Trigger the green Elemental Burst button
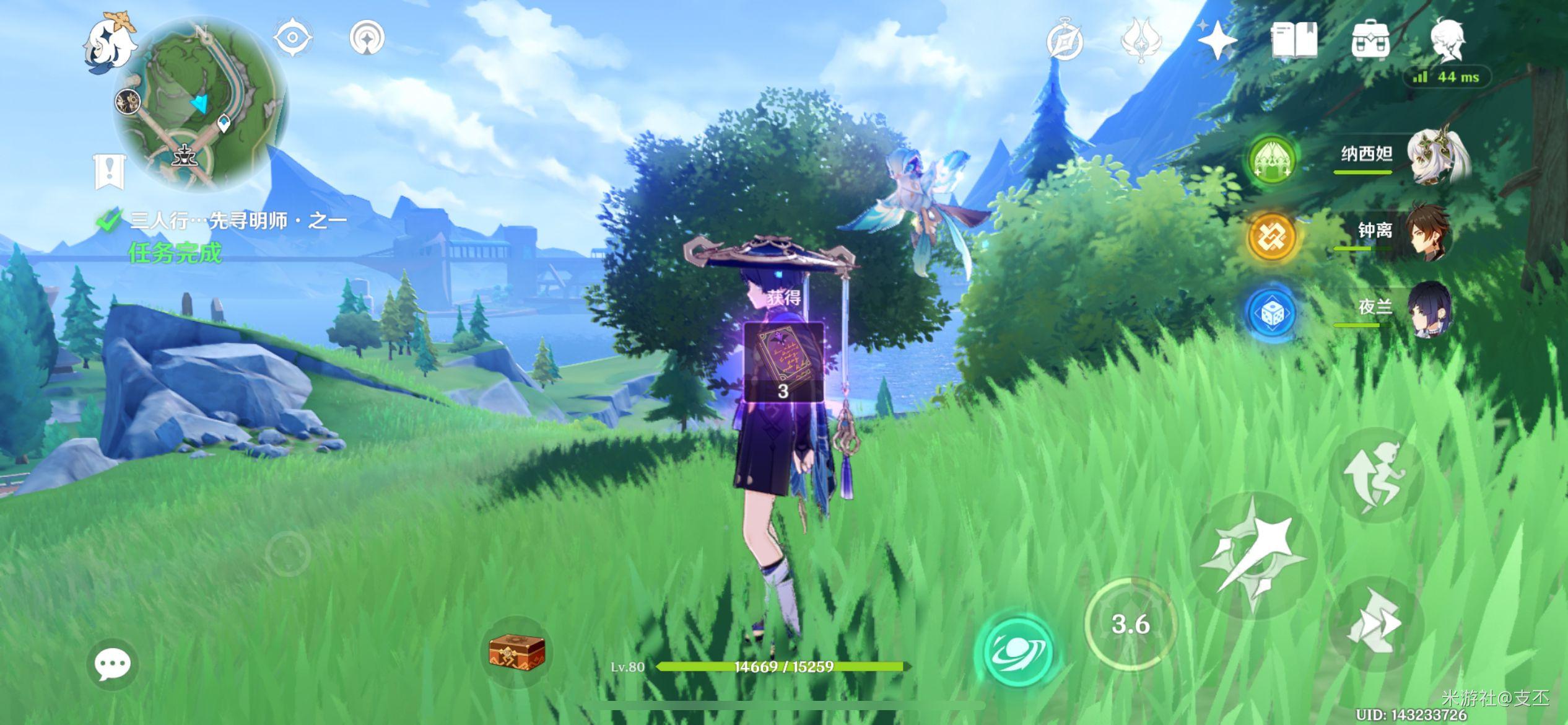 [x=1014, y=652]
